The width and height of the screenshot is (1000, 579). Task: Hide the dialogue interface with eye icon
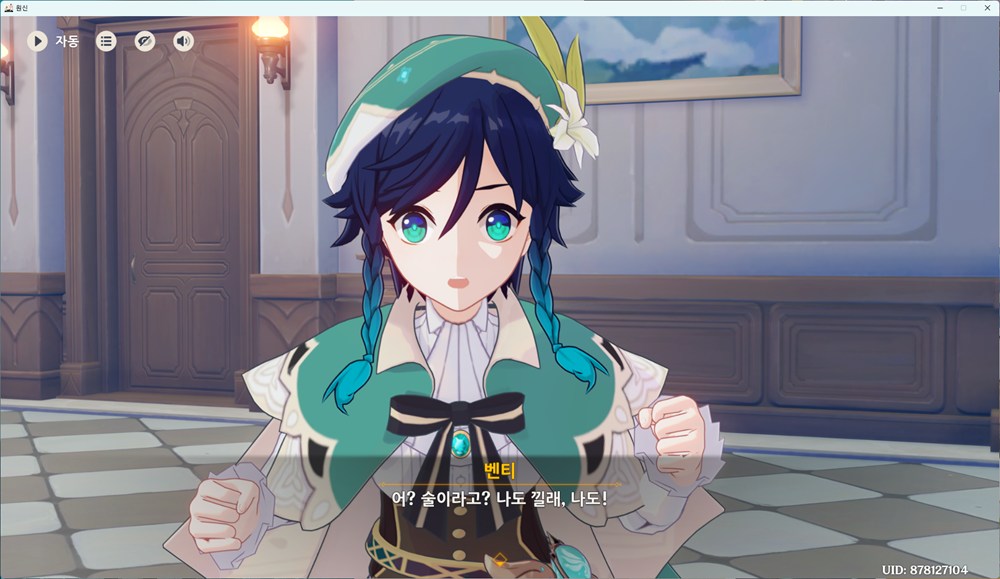pyautogui.click(x=145, y=41)
